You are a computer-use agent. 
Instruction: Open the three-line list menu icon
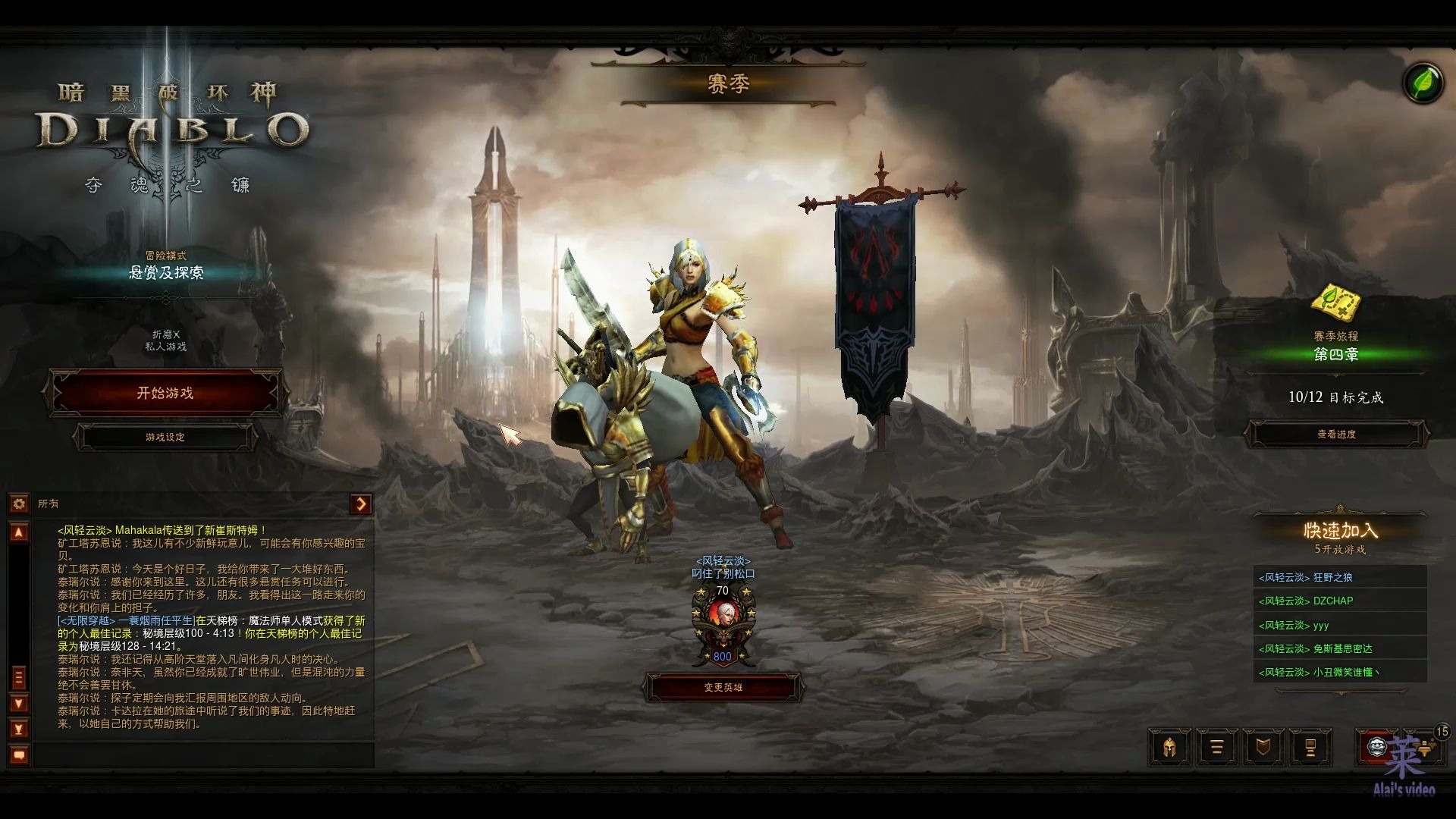point(1216,748)
